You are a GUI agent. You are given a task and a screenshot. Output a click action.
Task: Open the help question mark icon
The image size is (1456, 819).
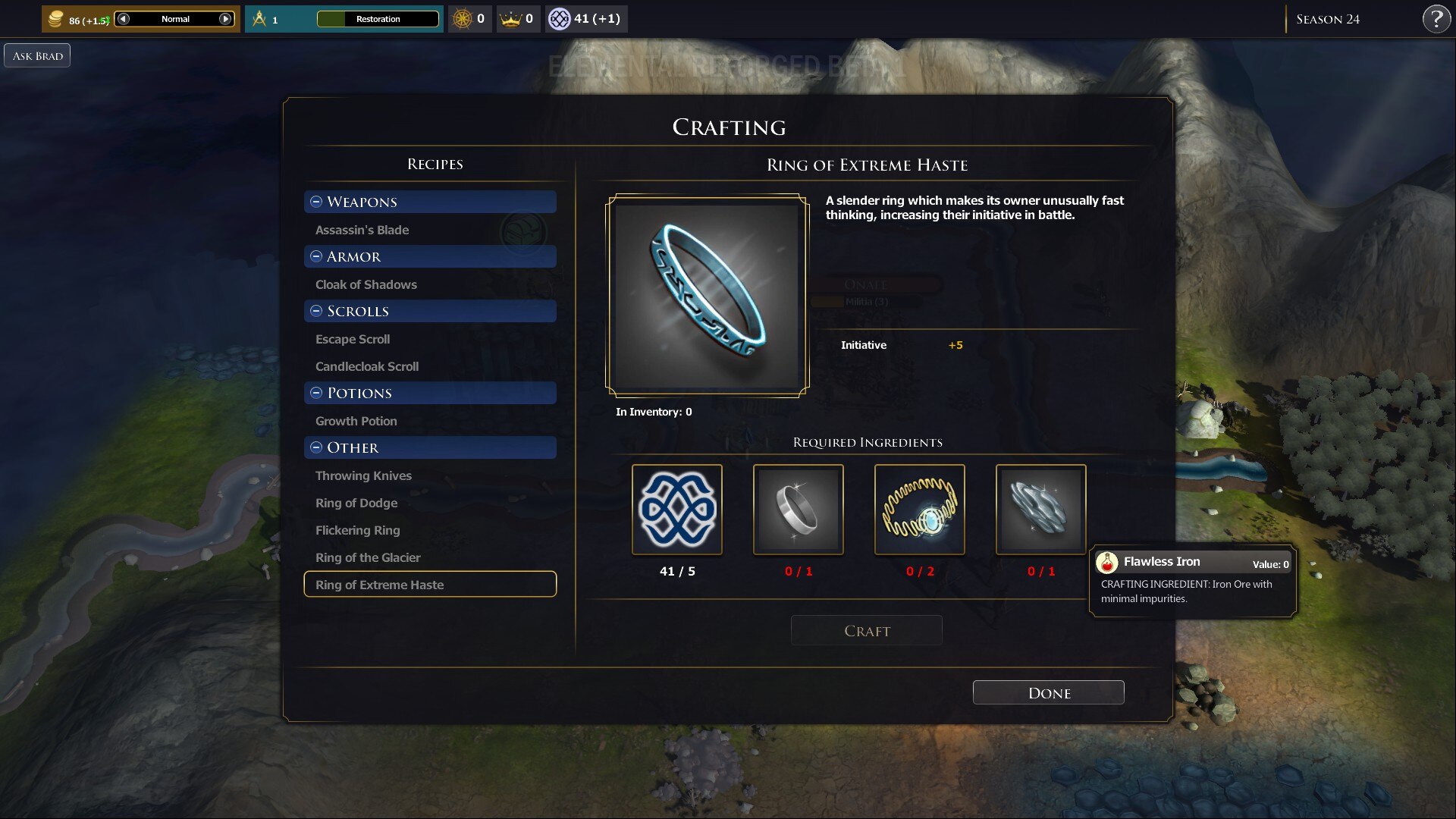(x=1436, y=19)
